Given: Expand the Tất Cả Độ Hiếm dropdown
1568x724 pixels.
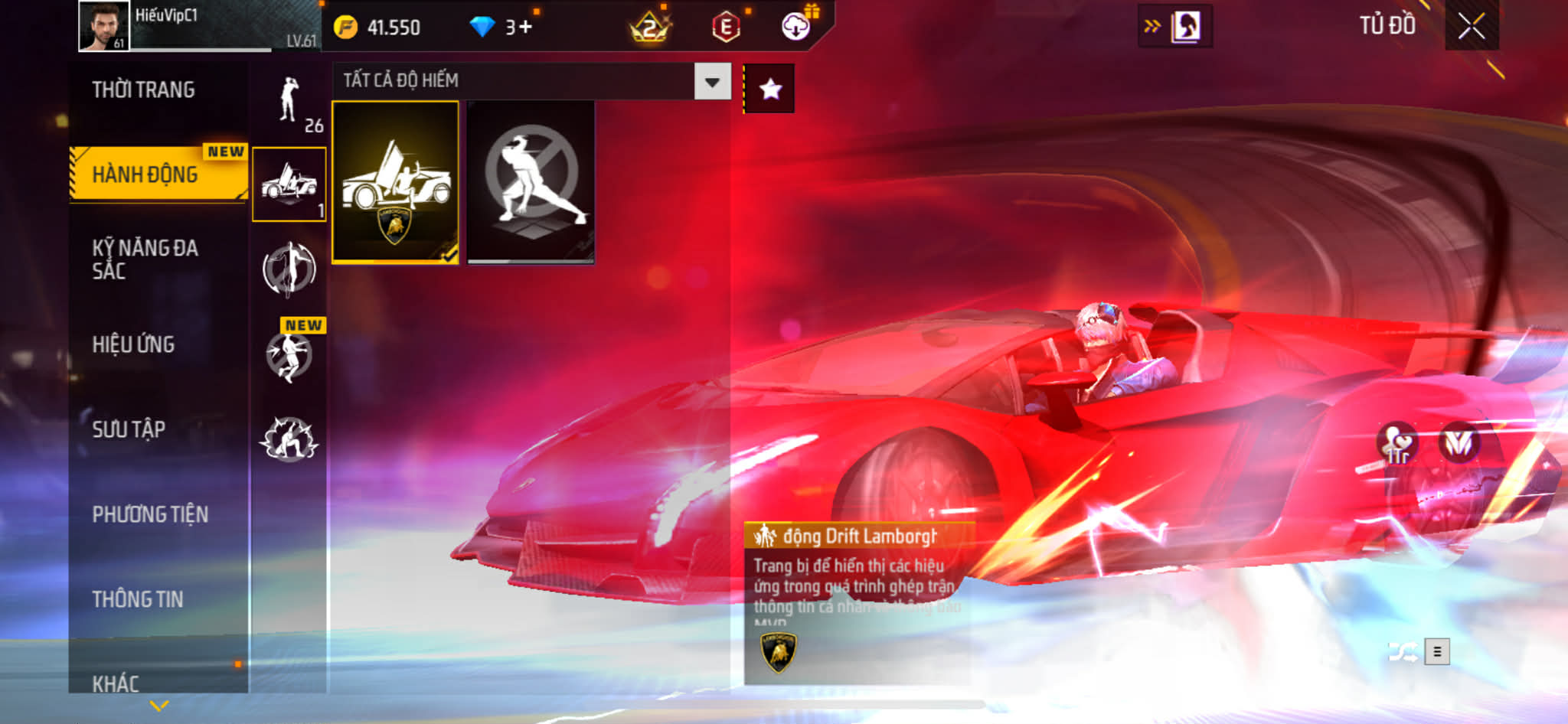Looking at the screenshot, I should [x=712, y=82].
